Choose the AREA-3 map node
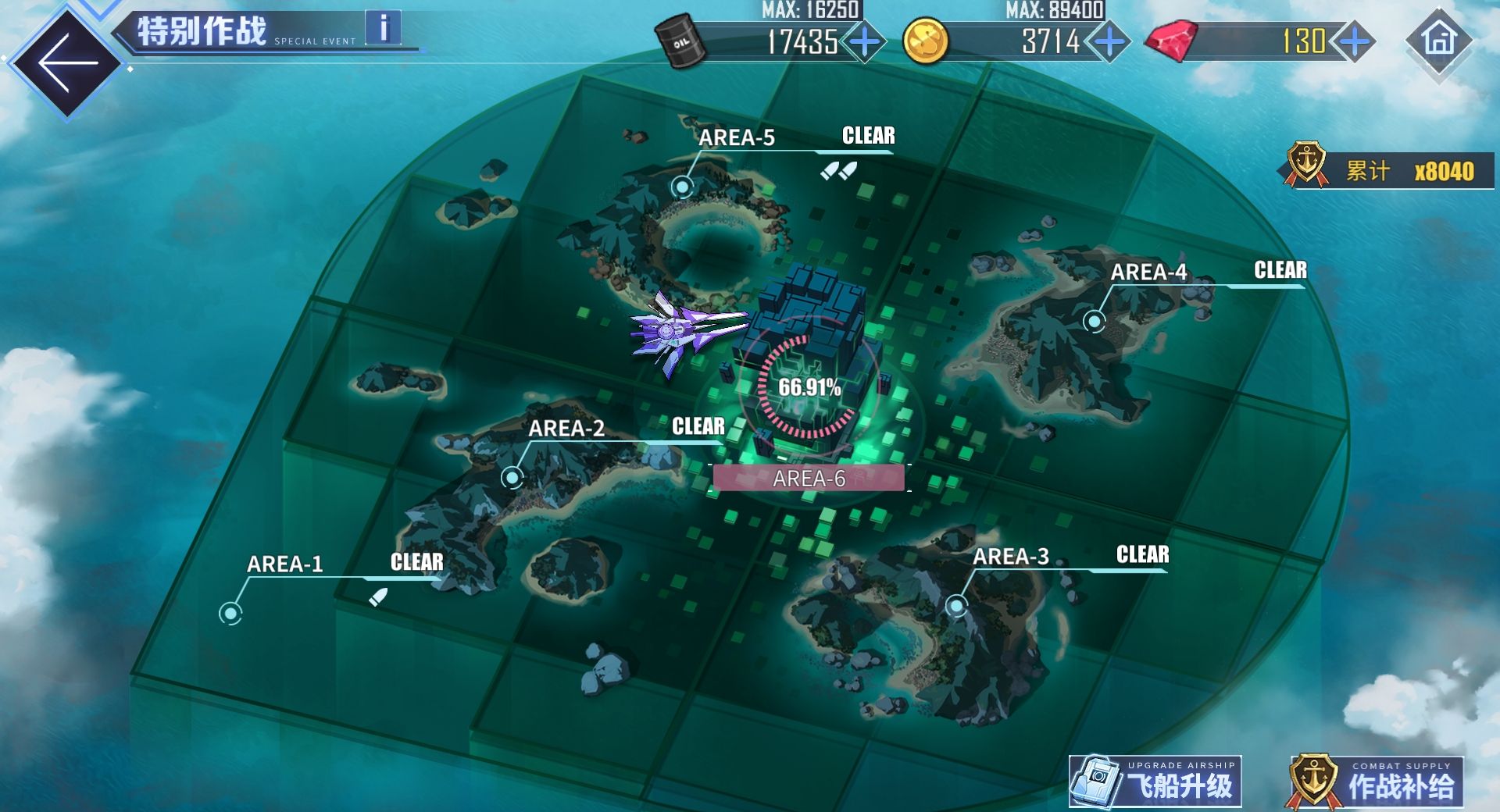 pos(956,605)
